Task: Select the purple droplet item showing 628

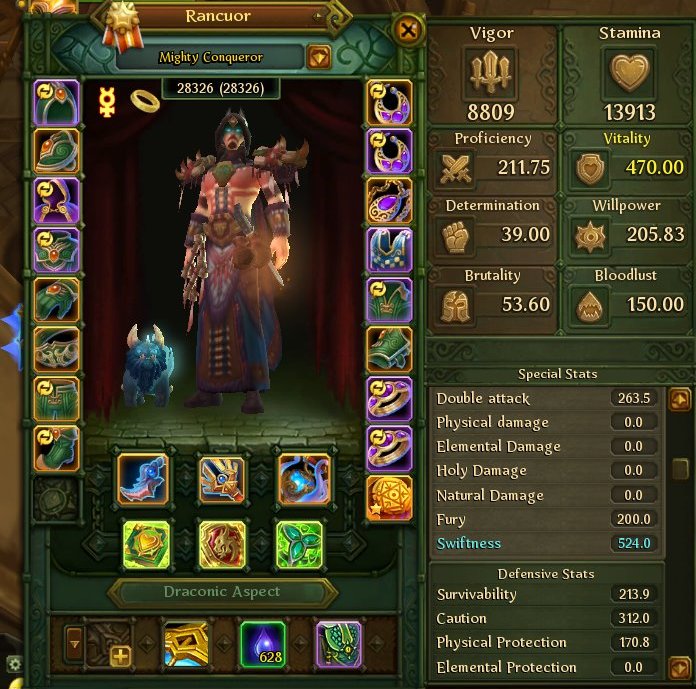Action: (x=263, y=642)
